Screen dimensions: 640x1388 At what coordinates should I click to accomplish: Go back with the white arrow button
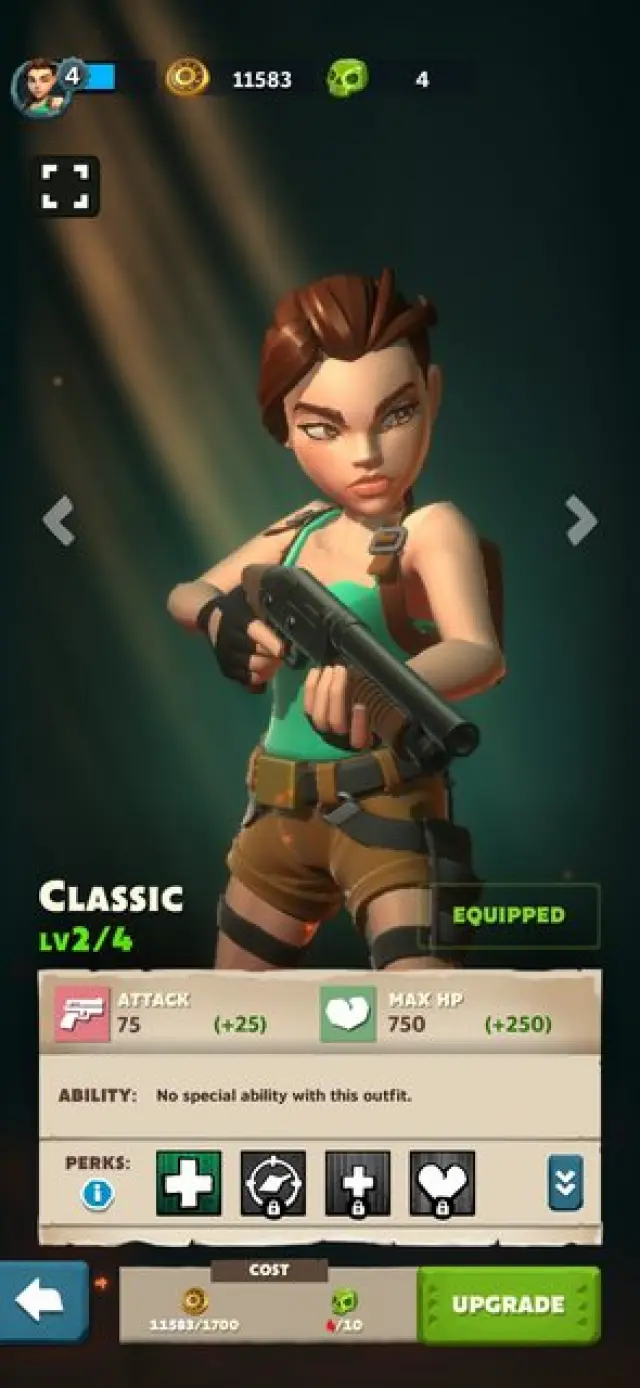[x=42, y=1300]
